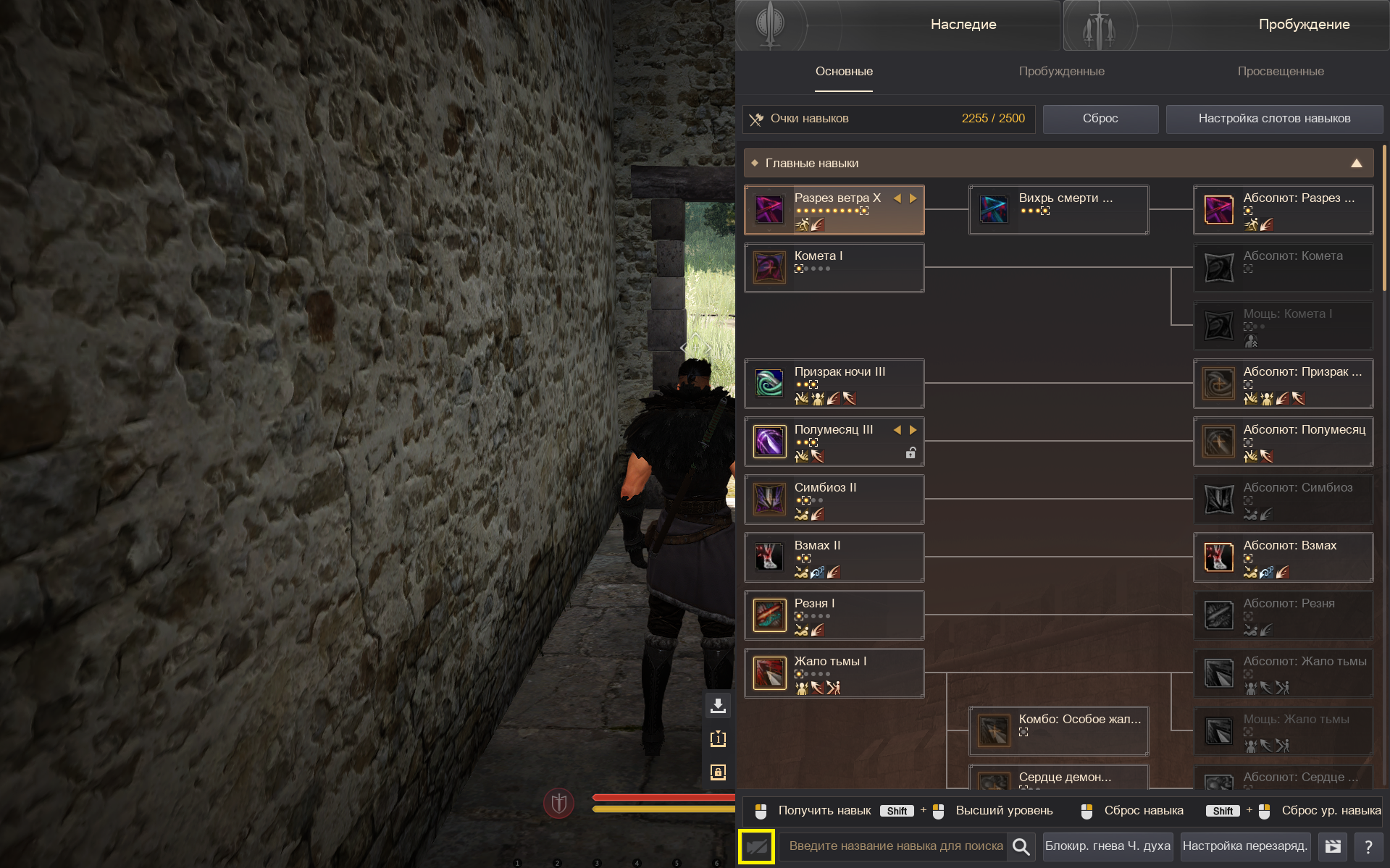
Task: Open Настройка слотов навыков
Action: tap(1274, 119)
